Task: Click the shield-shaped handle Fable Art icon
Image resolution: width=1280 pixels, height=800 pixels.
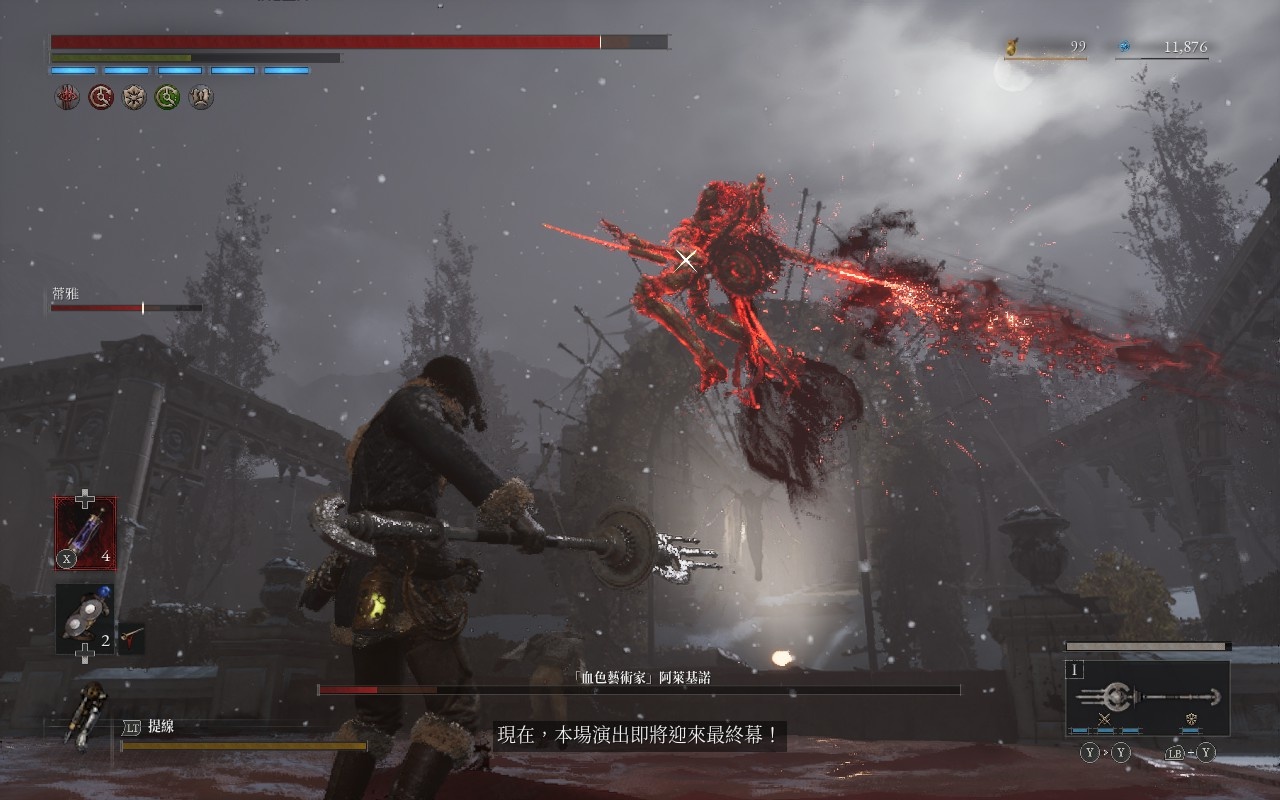Action: (x=1191, y=719)
